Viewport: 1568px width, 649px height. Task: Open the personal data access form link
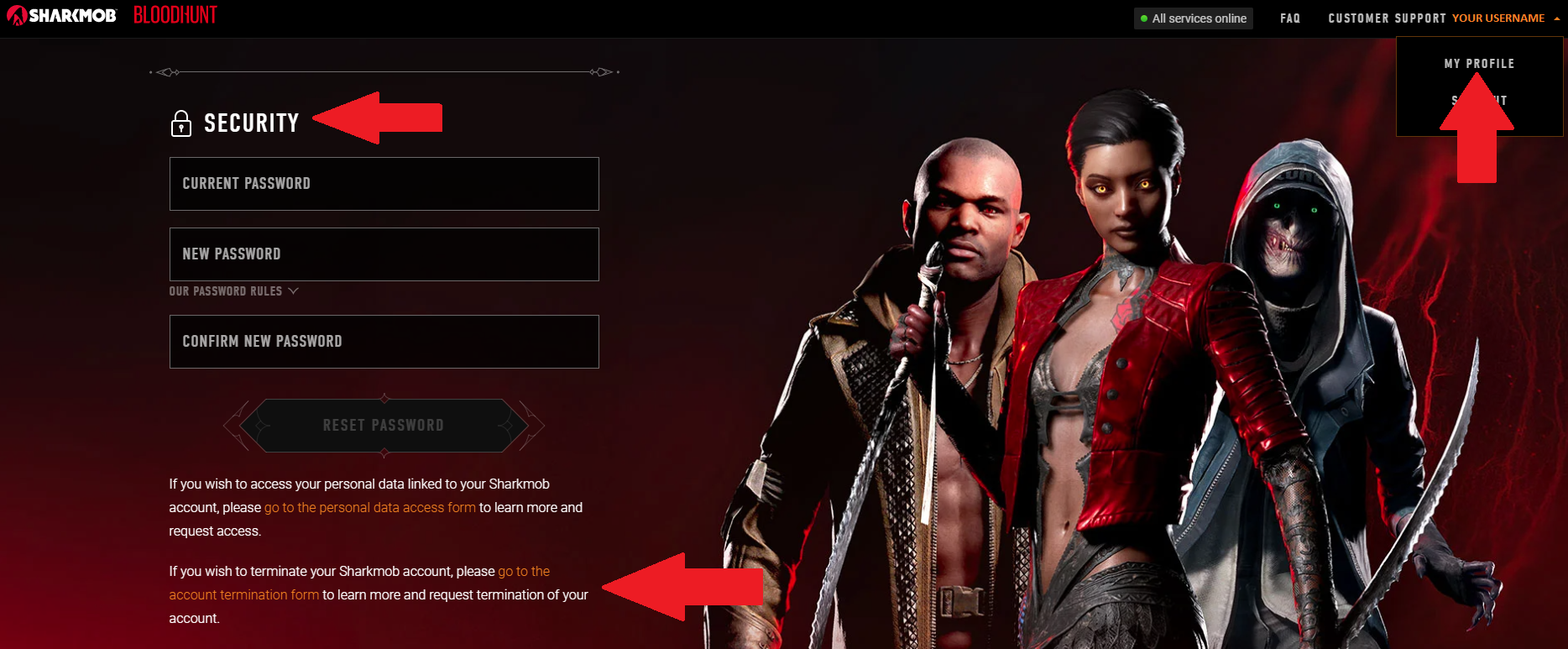pyautogui.click(x=369, y=508)
